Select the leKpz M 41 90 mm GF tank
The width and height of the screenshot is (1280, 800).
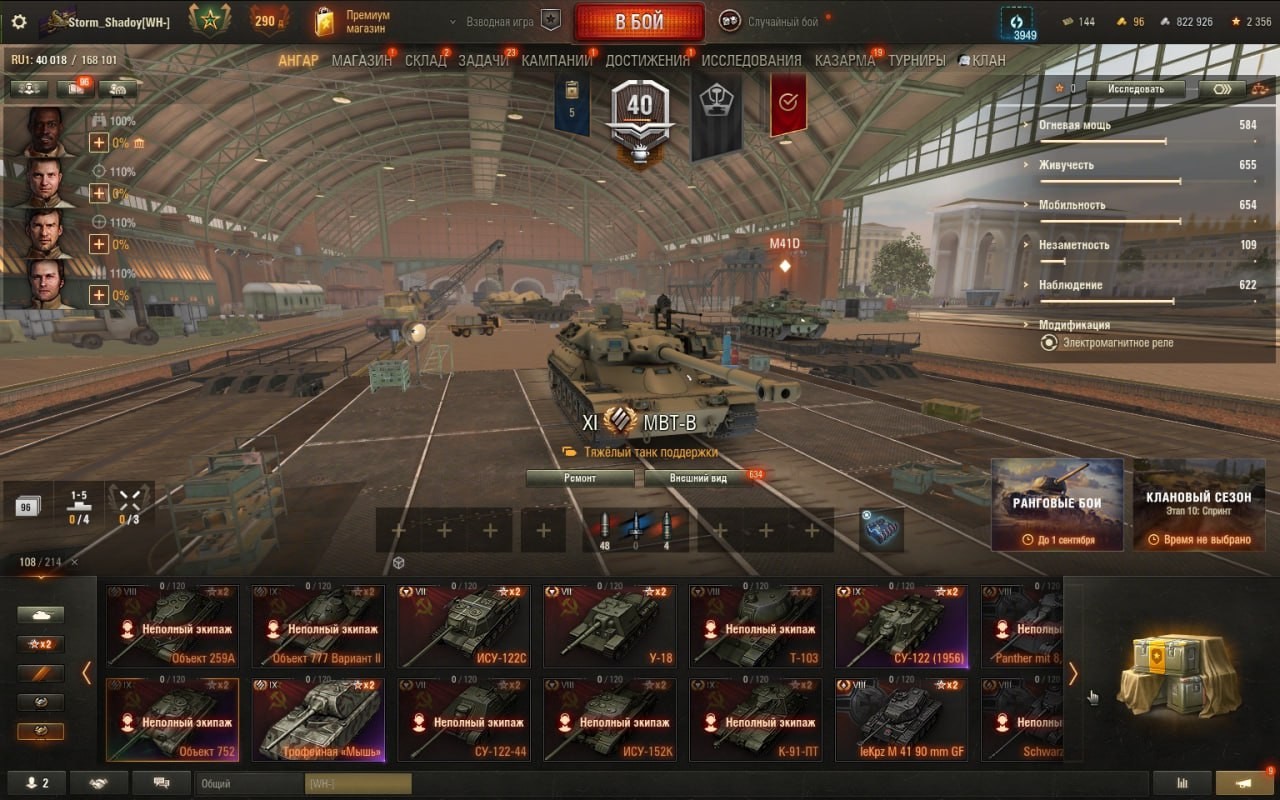click(x=902, y=719)
